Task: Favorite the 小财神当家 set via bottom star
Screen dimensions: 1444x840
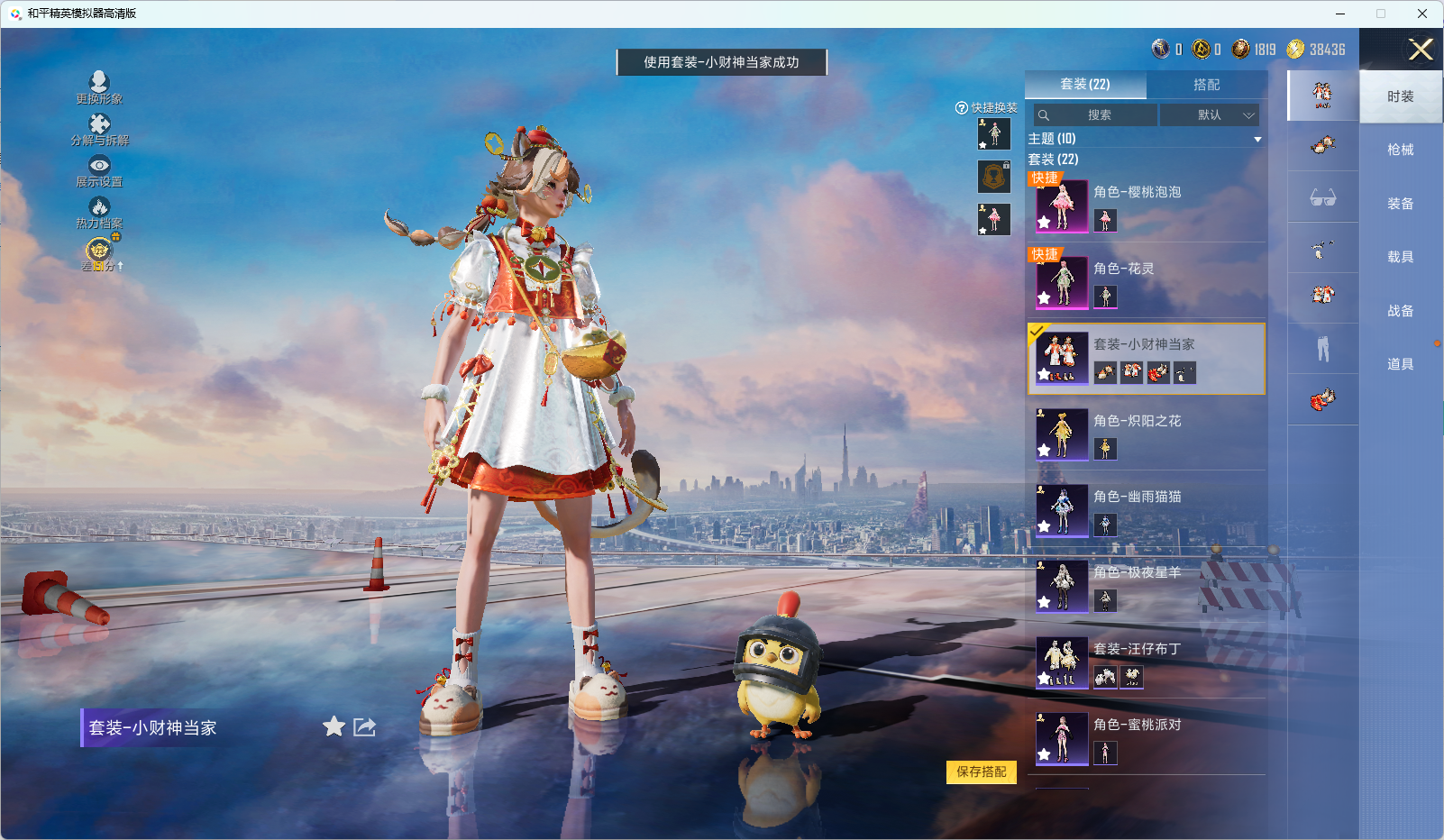Action: (334, 726)
